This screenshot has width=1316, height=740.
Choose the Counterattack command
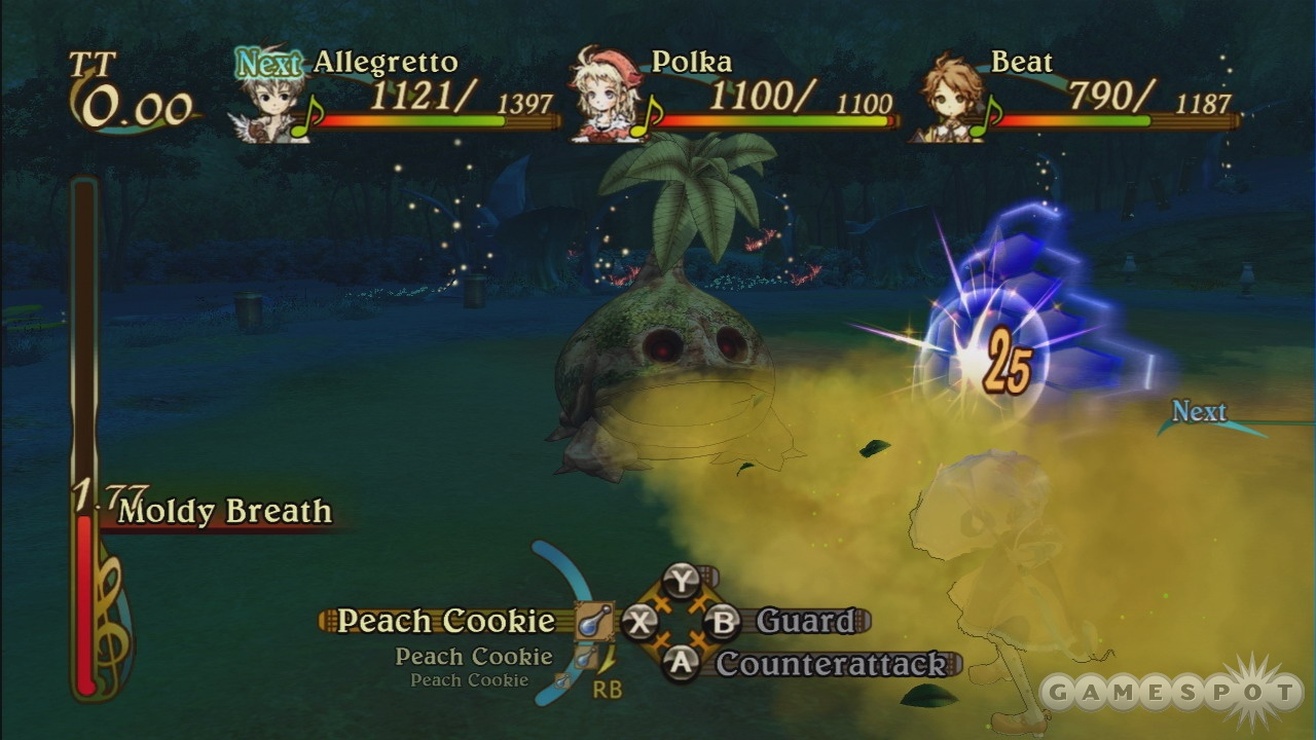tap(831, 664)
